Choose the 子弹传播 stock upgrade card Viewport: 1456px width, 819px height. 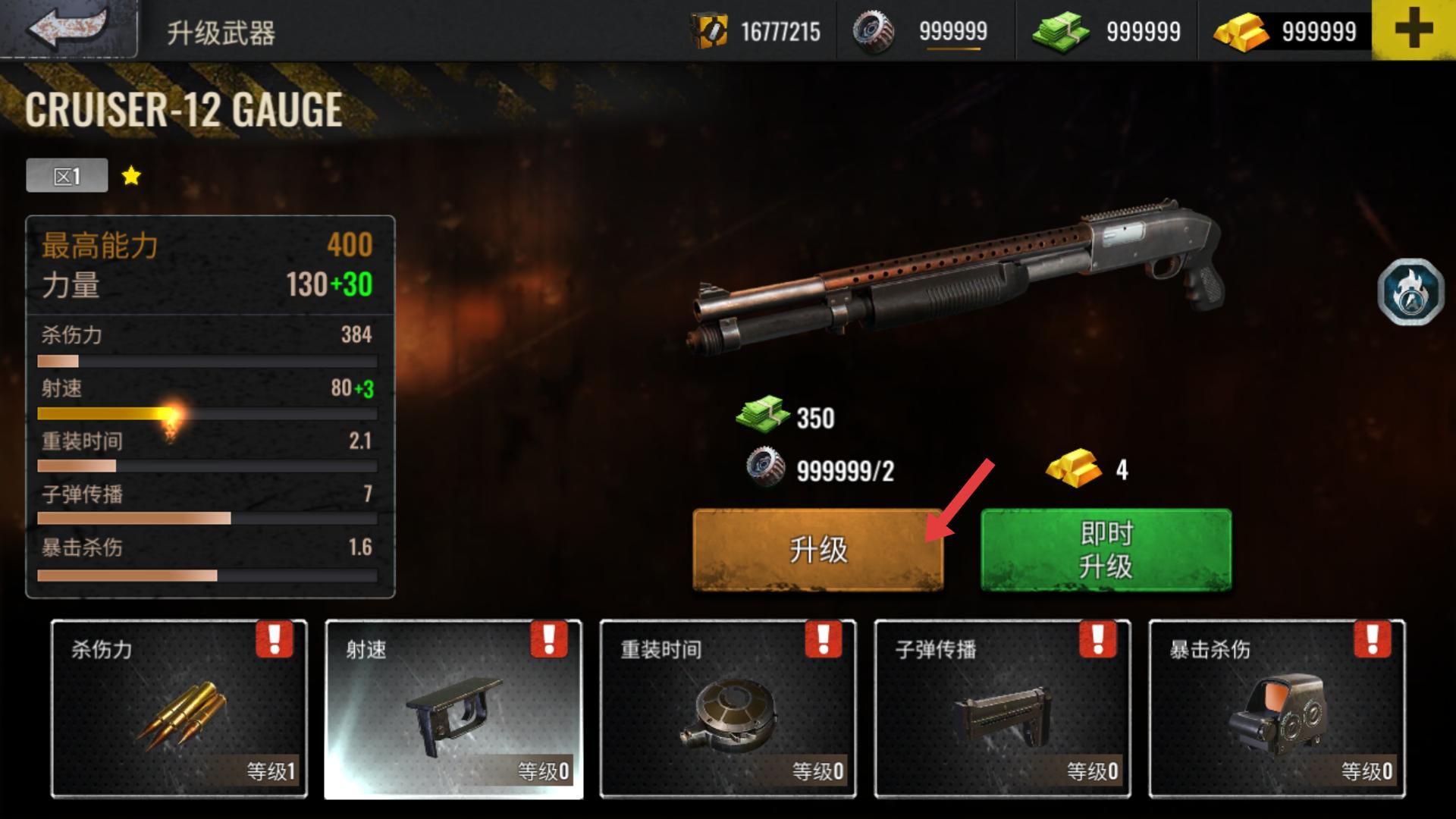click(1003, 709)
